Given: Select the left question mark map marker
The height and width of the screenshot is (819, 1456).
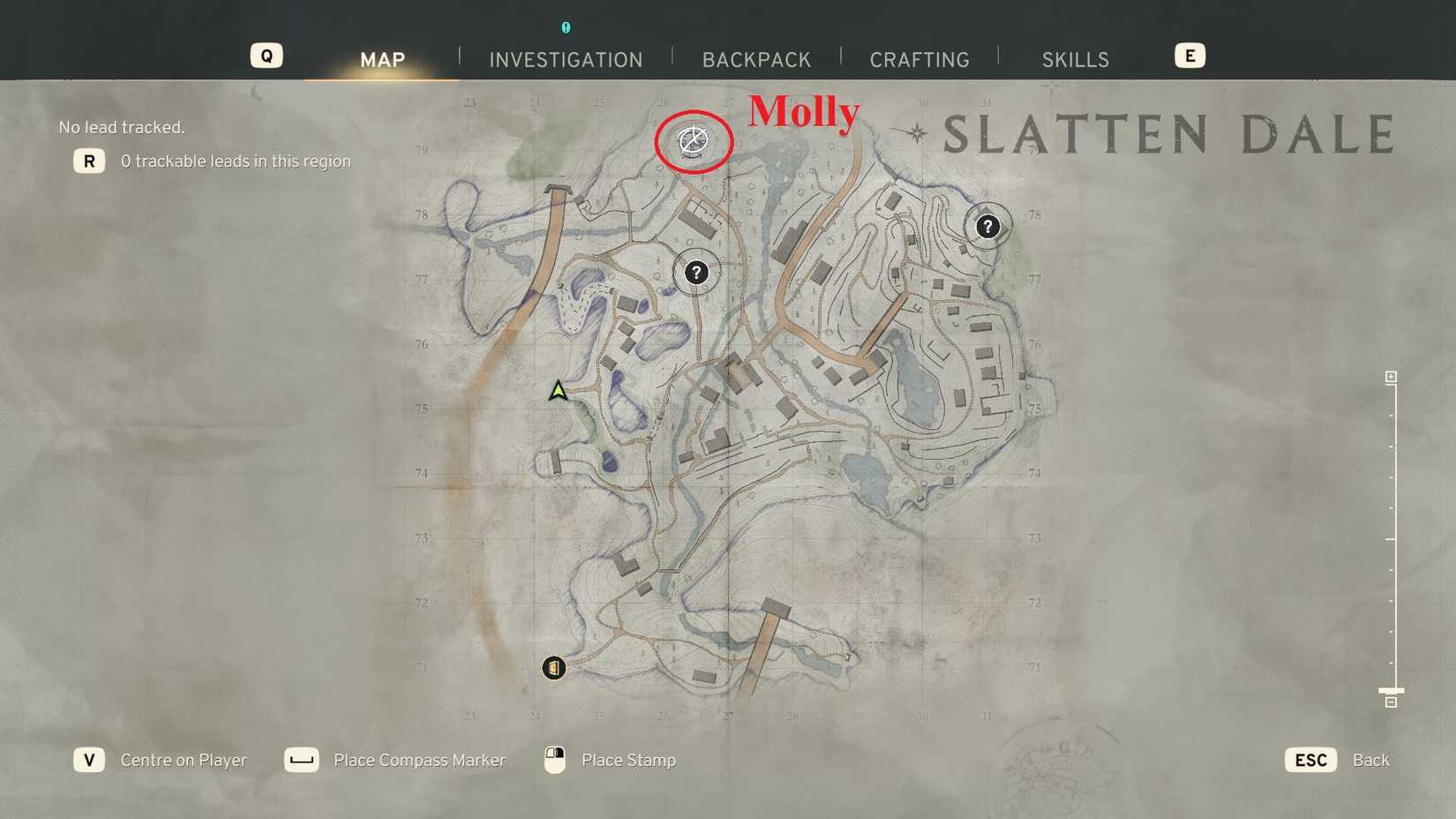Looking at the screenshot, I should (697, 273).
